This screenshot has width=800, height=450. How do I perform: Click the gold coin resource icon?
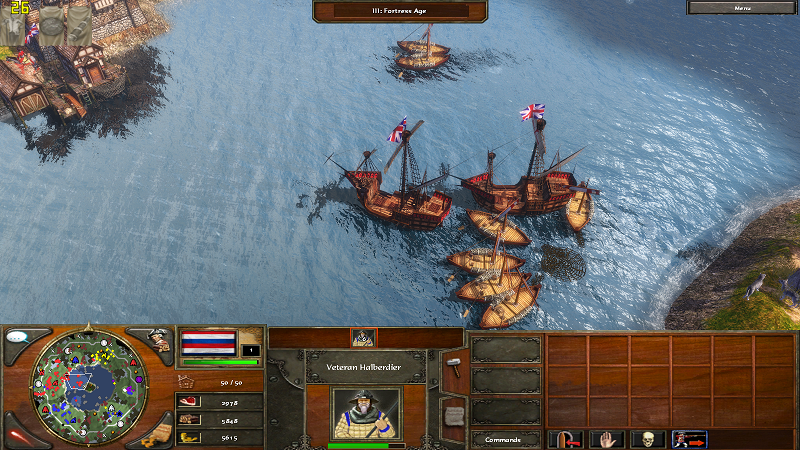pyautogui.click(x=188, y=437)
